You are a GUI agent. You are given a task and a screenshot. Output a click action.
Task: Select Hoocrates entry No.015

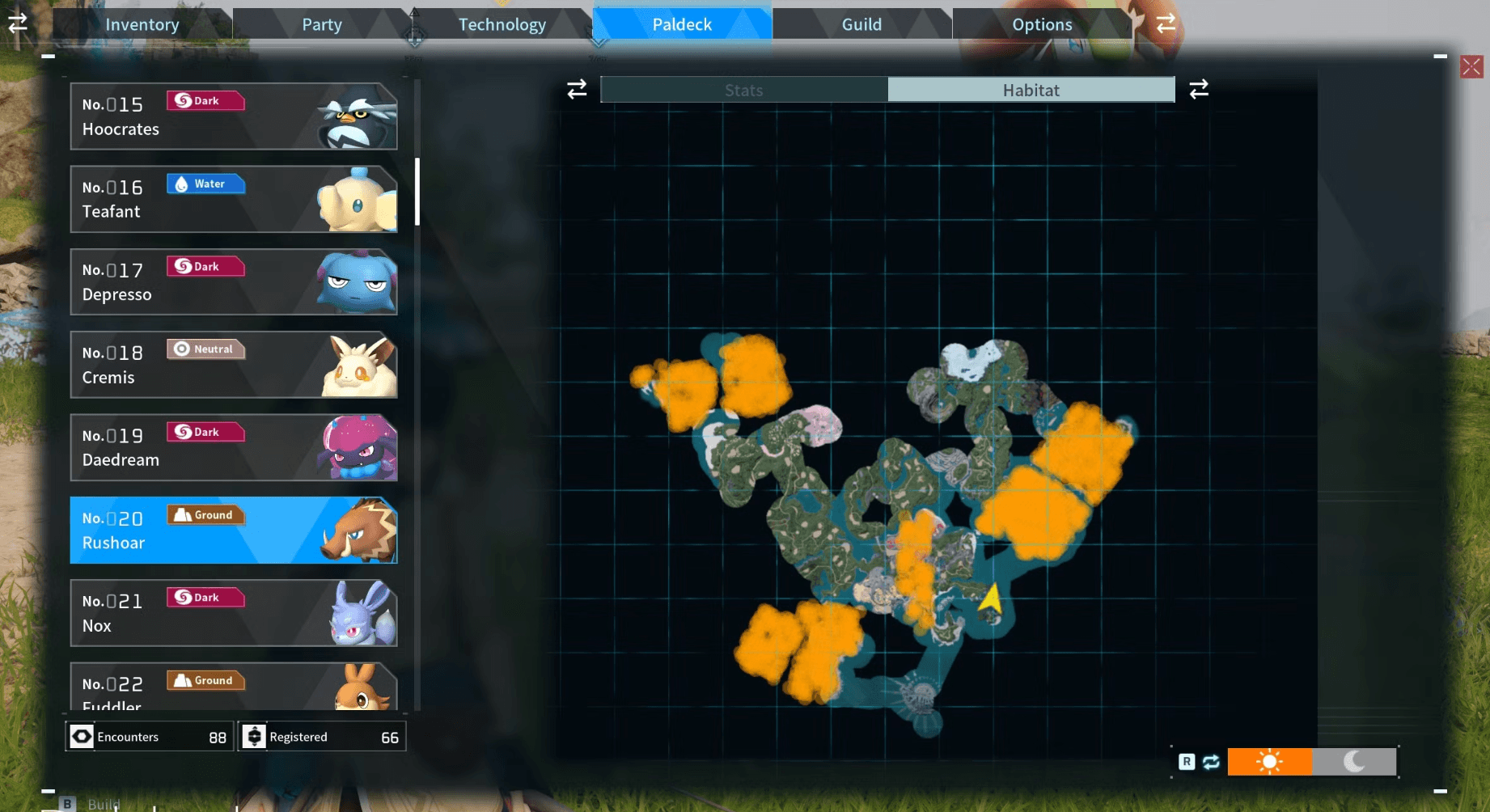click(233, 116)
